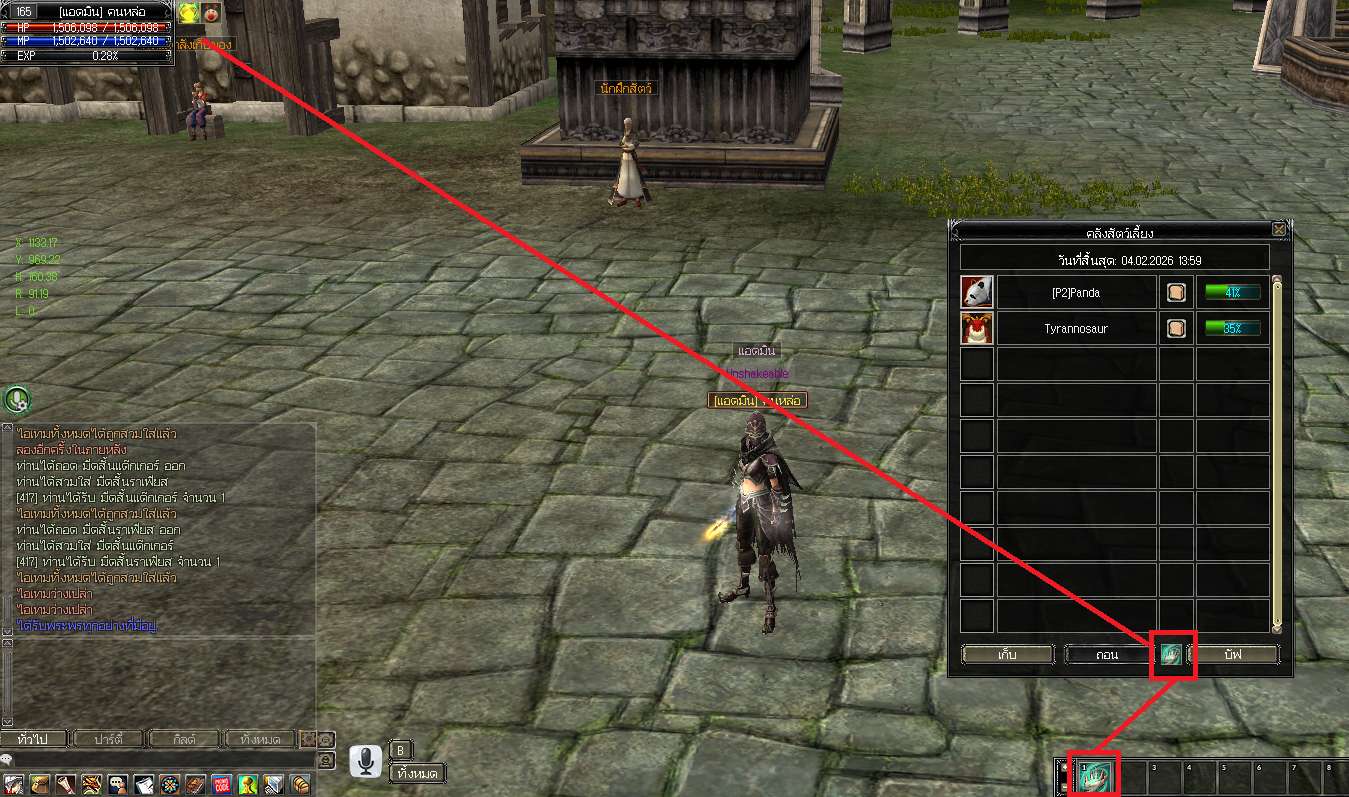Use the teal claw skill in hotbar slot 1

click(x=1093, y=777)
